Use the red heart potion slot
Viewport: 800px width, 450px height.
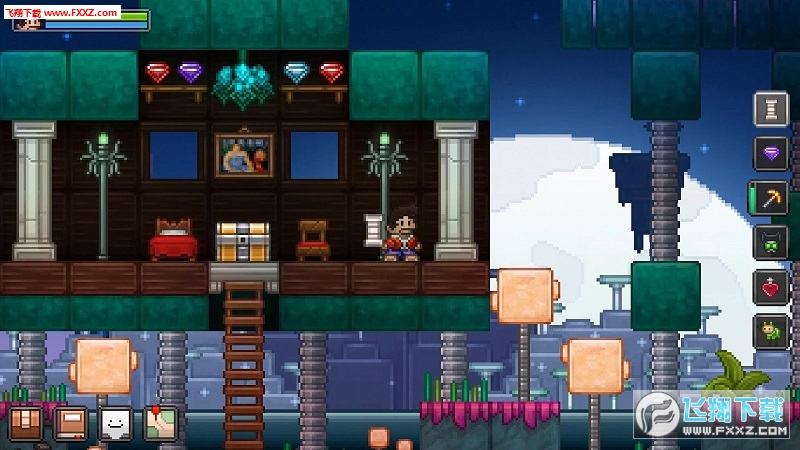point(770,288)
